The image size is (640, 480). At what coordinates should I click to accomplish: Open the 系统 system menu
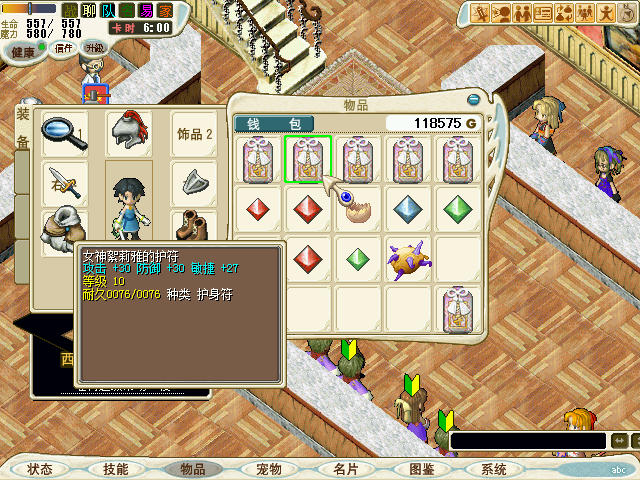pyautogui.click(x=494, y=469)
